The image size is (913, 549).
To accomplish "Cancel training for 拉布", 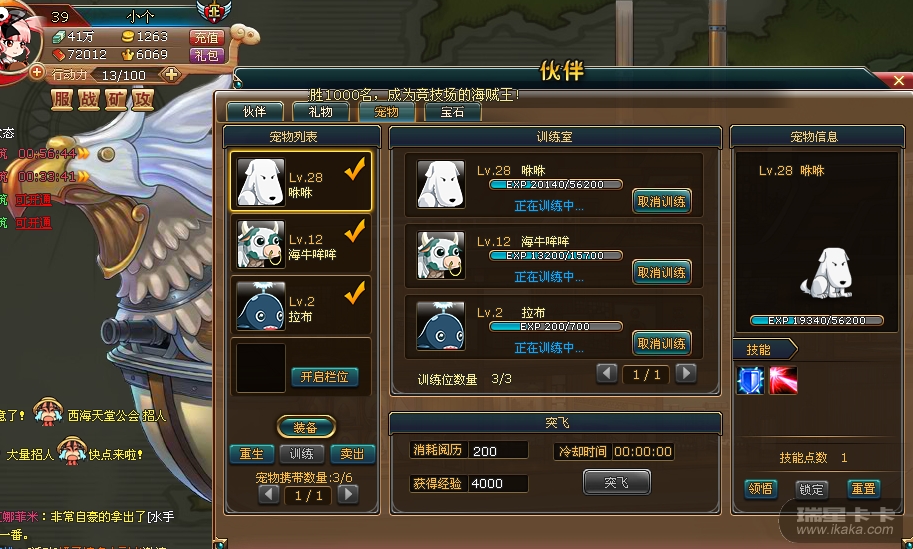I will click(661, 343).
